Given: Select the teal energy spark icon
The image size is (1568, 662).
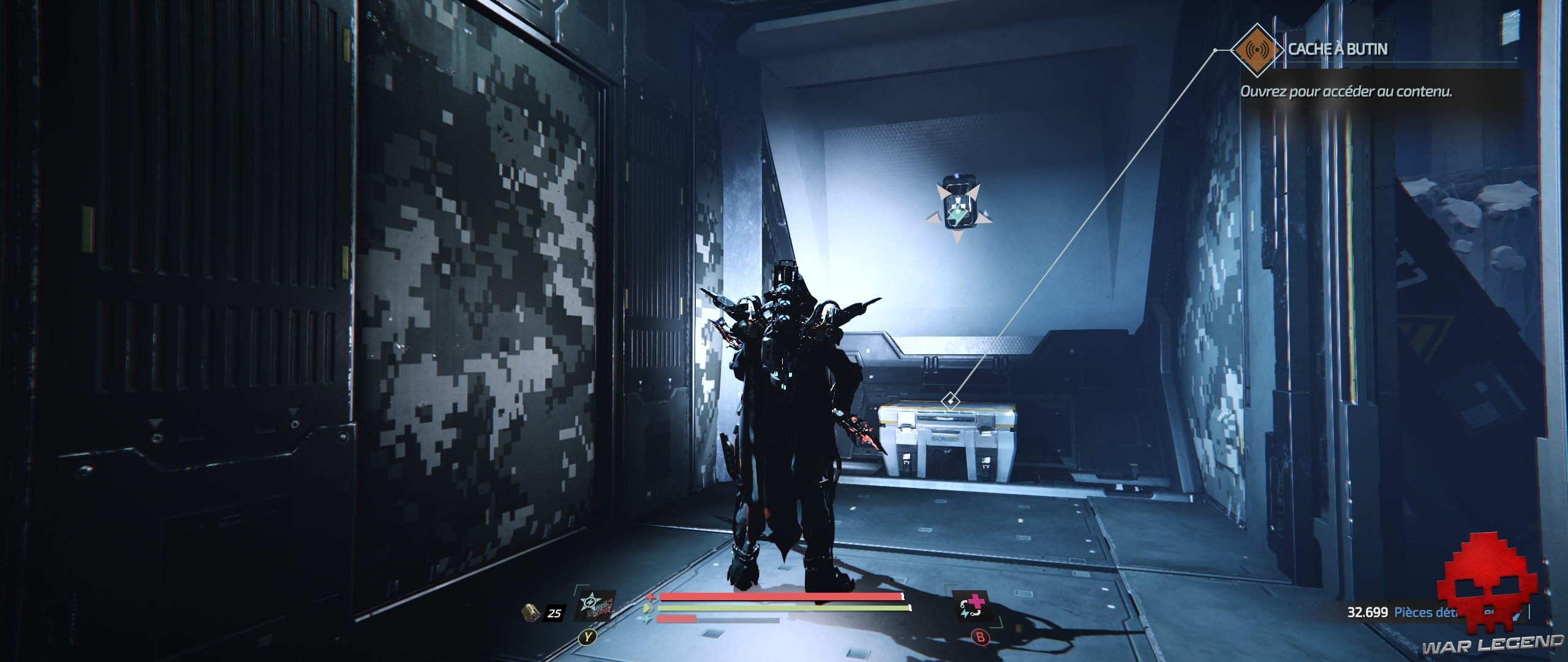Looking at the screenshot, I should coord(646,619).
